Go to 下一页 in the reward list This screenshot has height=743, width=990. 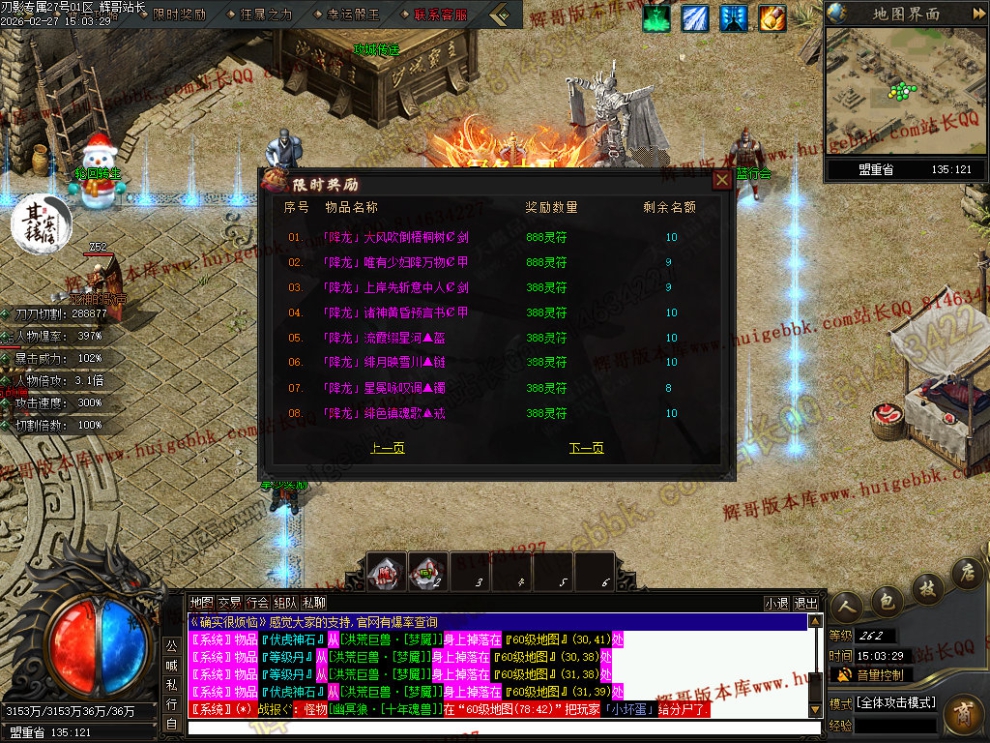(587, 448)
